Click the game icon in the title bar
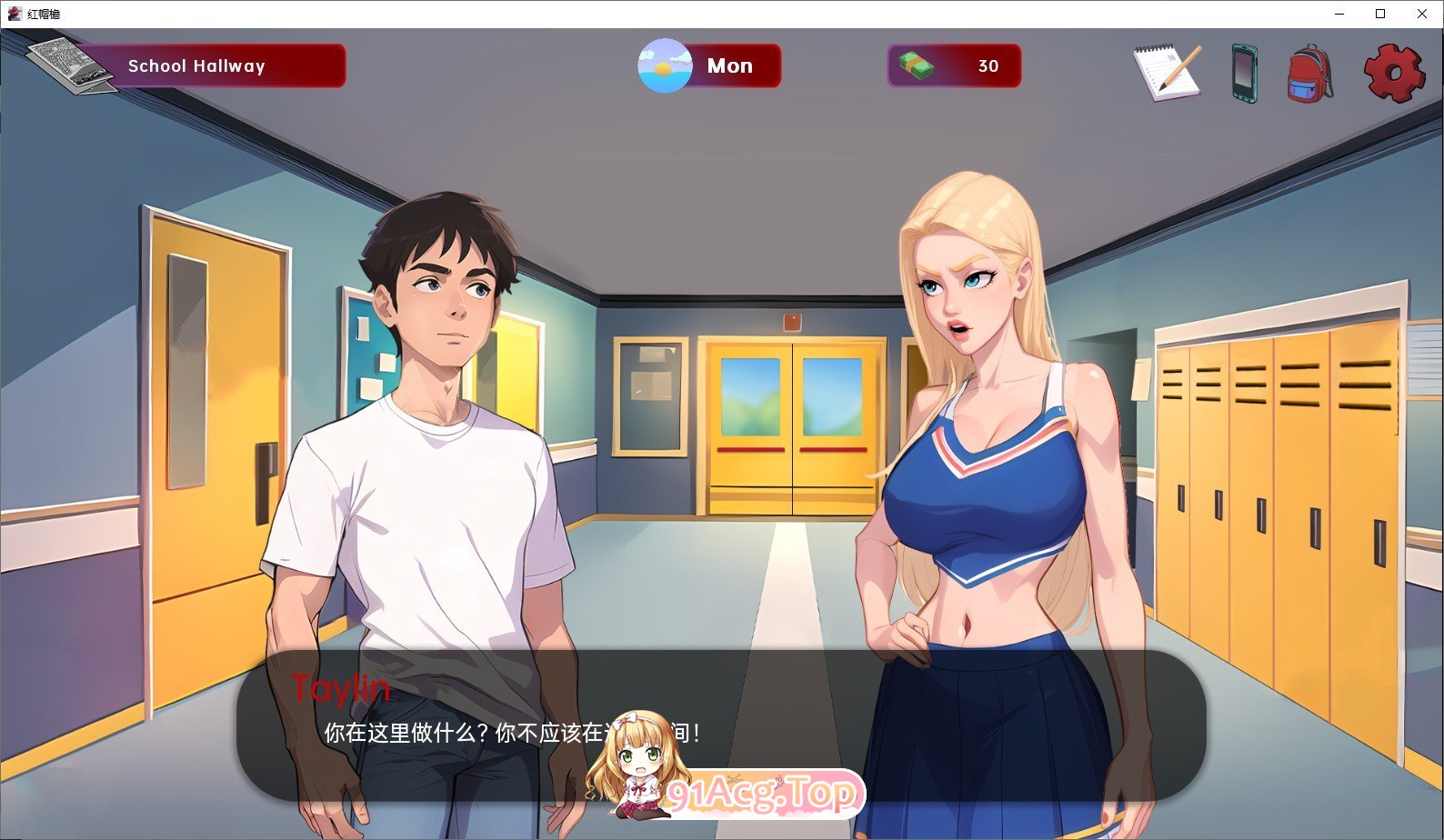 tap(15, 14)
